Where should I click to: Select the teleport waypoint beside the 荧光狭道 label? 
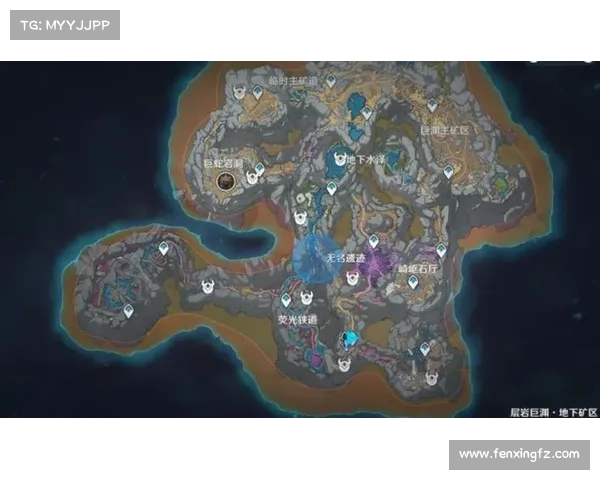pyautogui.click(x=286, y=299)
